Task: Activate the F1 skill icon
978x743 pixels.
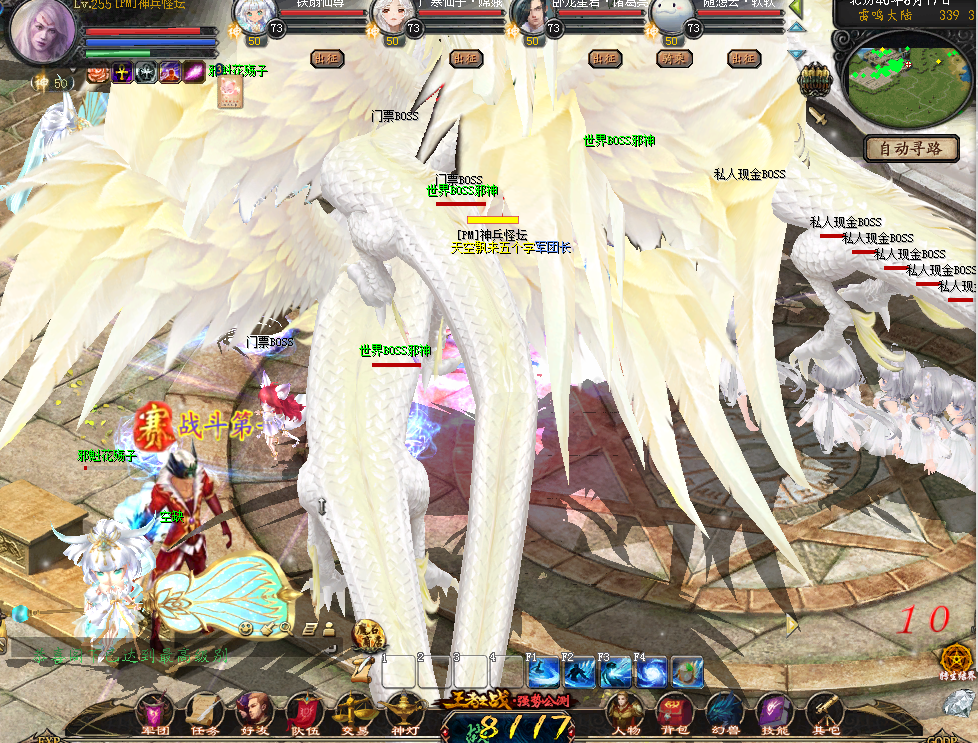Action: pyautogui.click(x=545, y=672)
